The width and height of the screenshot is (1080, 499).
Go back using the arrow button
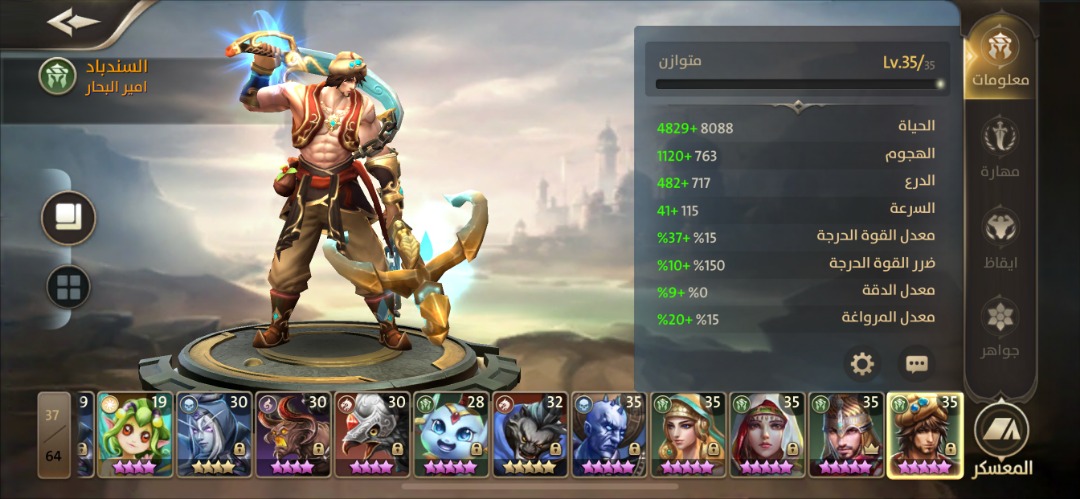click(73, 22)
